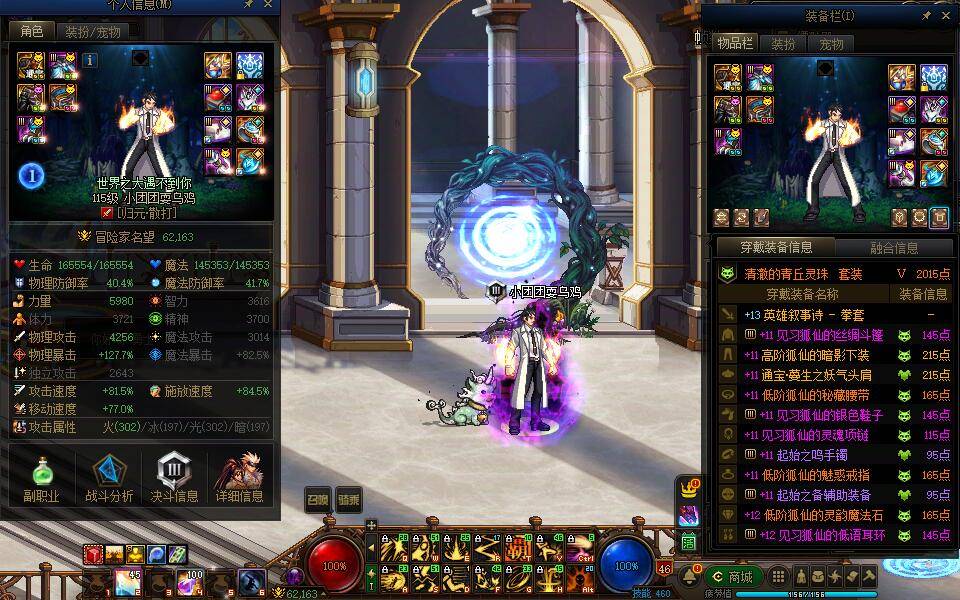Pin the 装备栏 window with the pushpin
This screenshot has width=960, height=600.
click(x=927, y=16)
